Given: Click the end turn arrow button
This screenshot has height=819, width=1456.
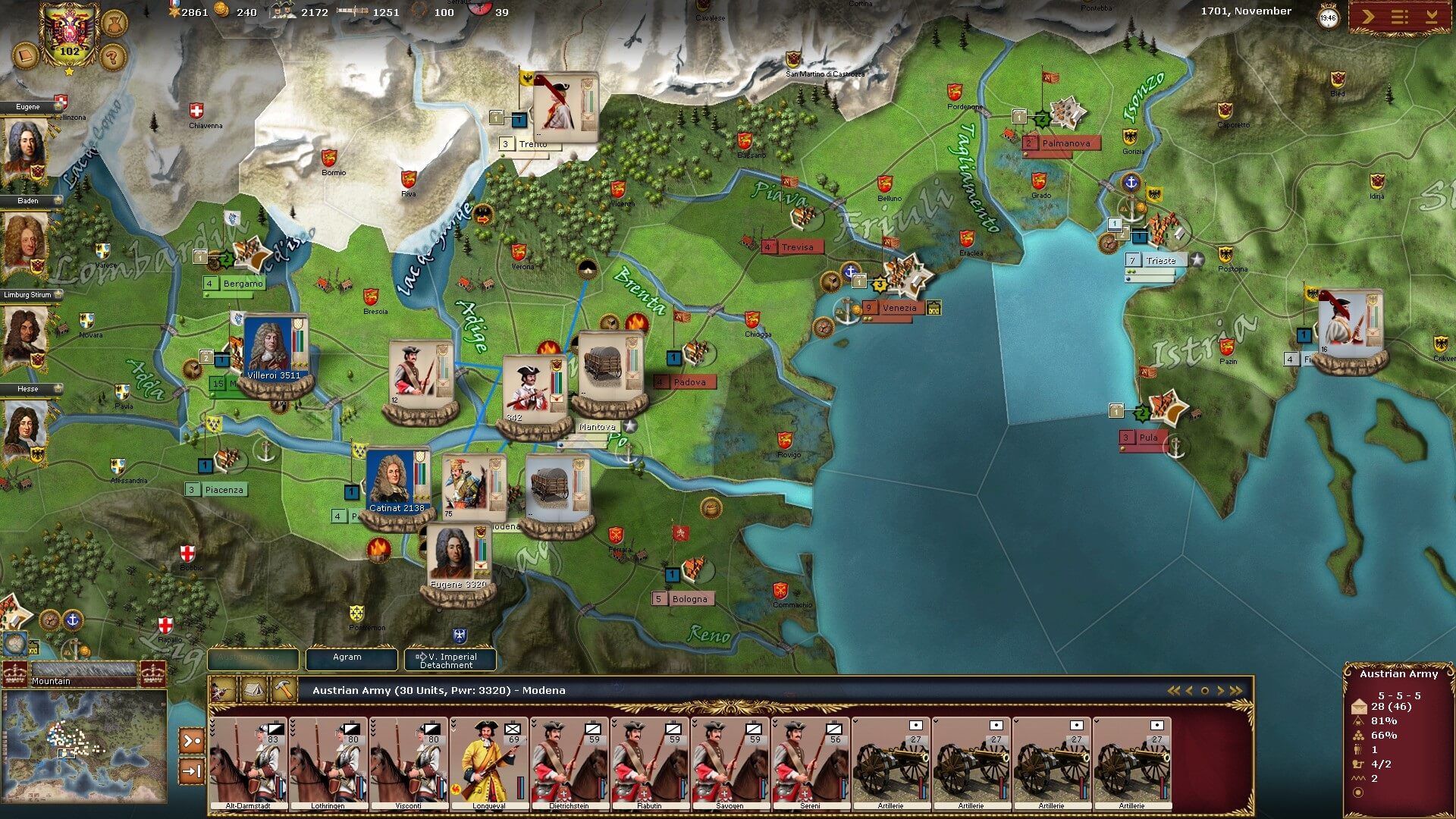Looking at the screenshot, I should [1368, 17].
